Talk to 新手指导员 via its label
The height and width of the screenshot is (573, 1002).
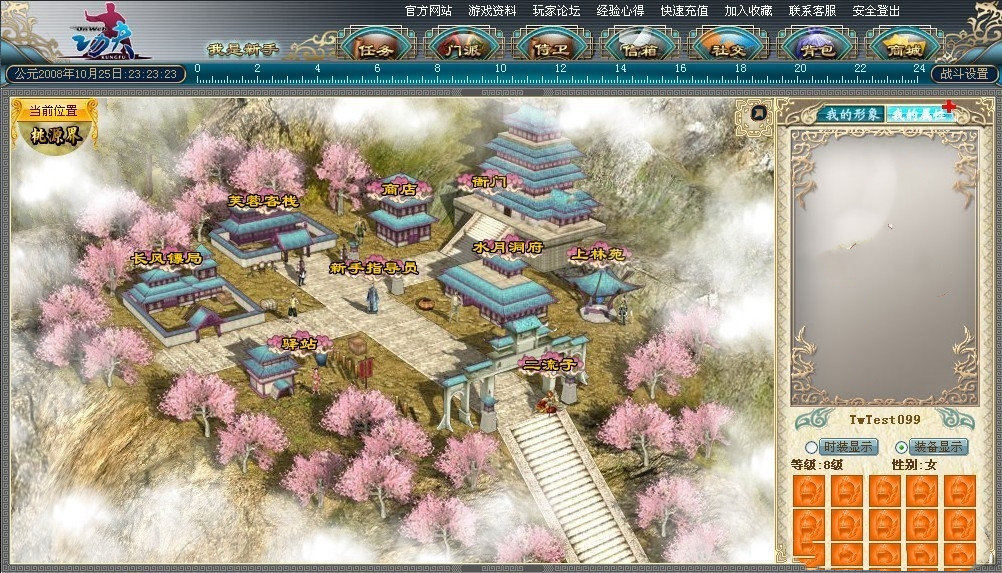(373, 268)
